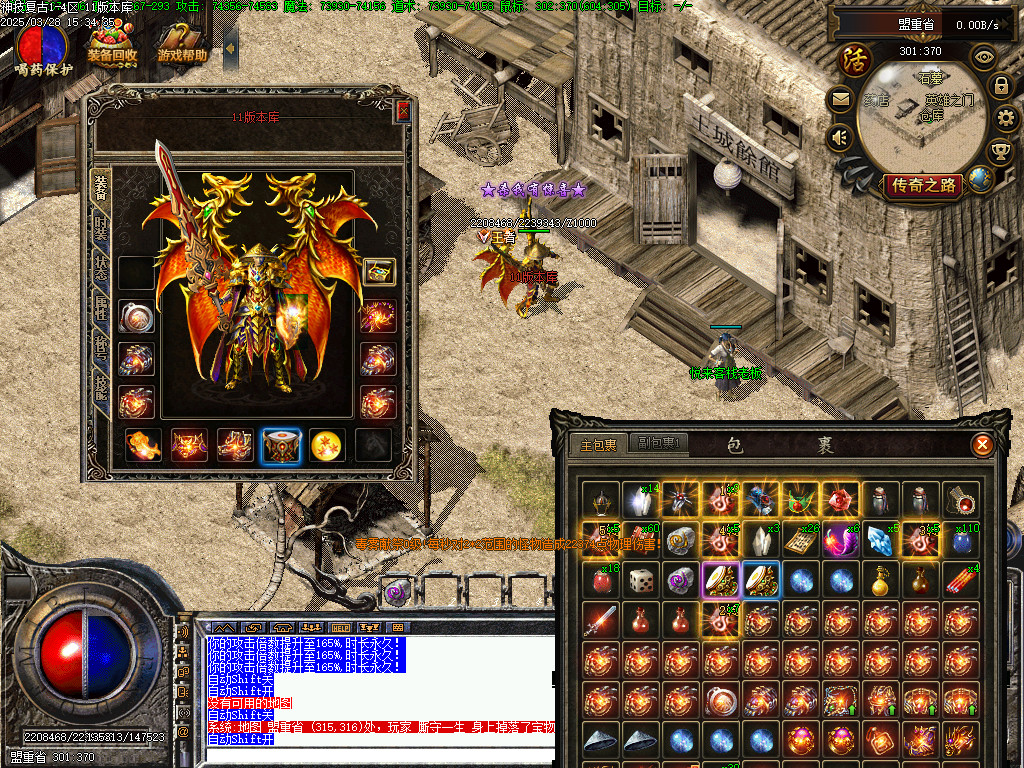Screen dimensions: 1024x768
Task: Switch to the 时装 fashion tab
Action: [x=101, y=228]
